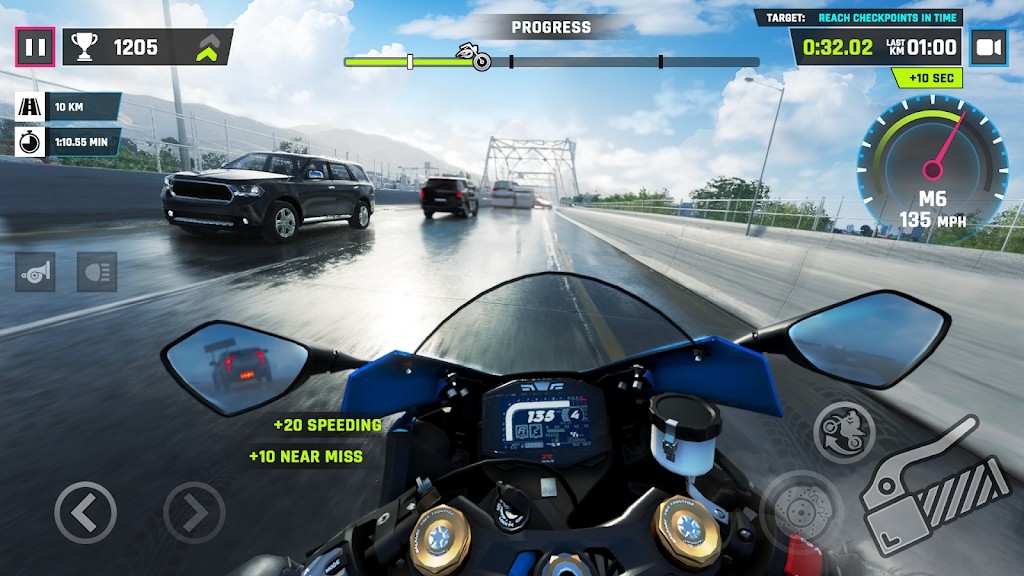Image resolution: width=1024 pixels, height=576 pixels.
Task: Steer left with the left arrow
Action: [x=86, y=513]
